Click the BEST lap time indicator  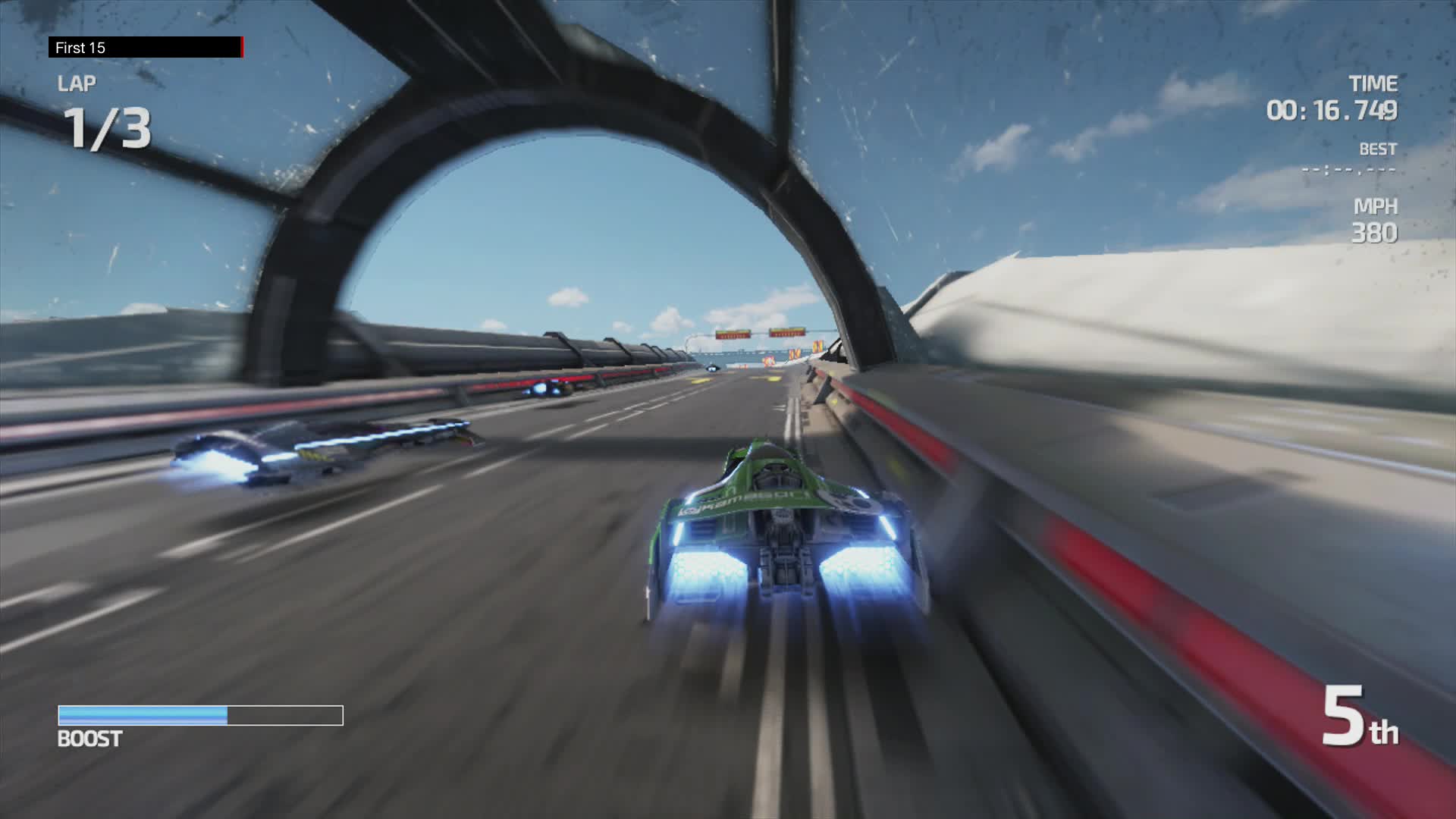coord(1379,149)
